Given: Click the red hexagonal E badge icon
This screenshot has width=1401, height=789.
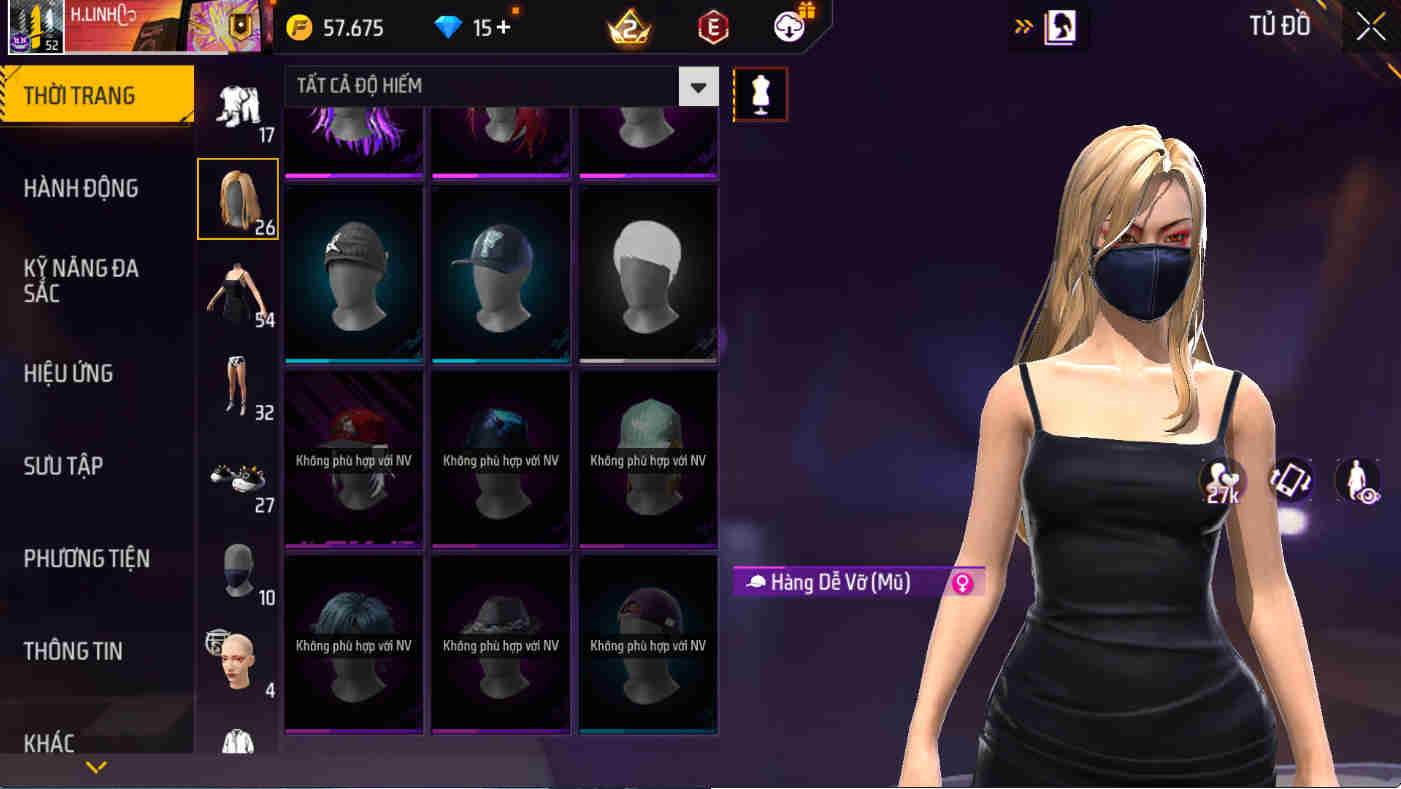Looking at the screenshot, I should click(x=713, y=28).
